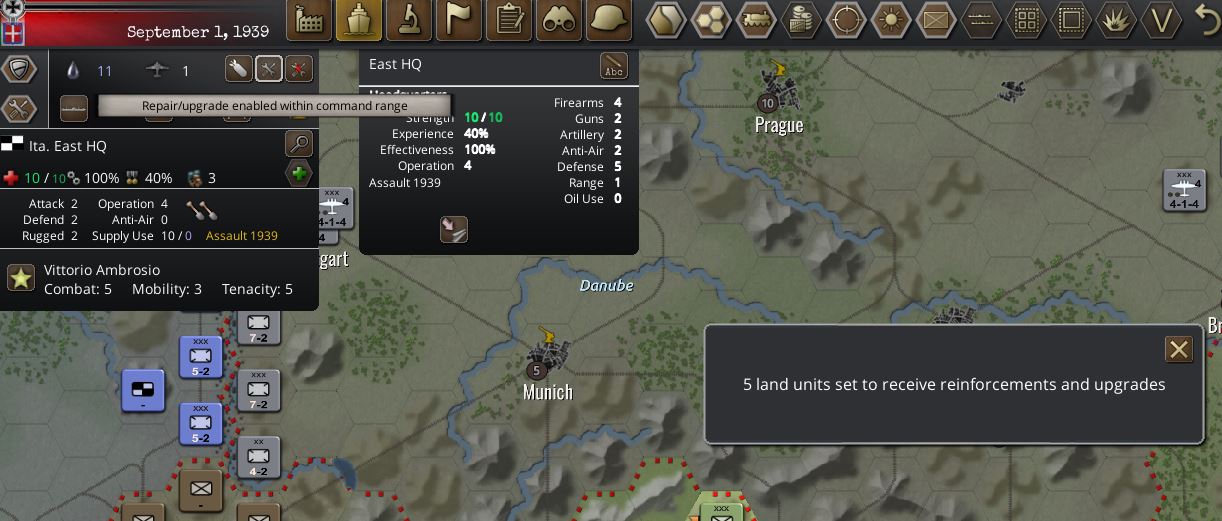Toggle the explosion map filter hexagon
This screenshot has width=1222, height=521.
1114,20
